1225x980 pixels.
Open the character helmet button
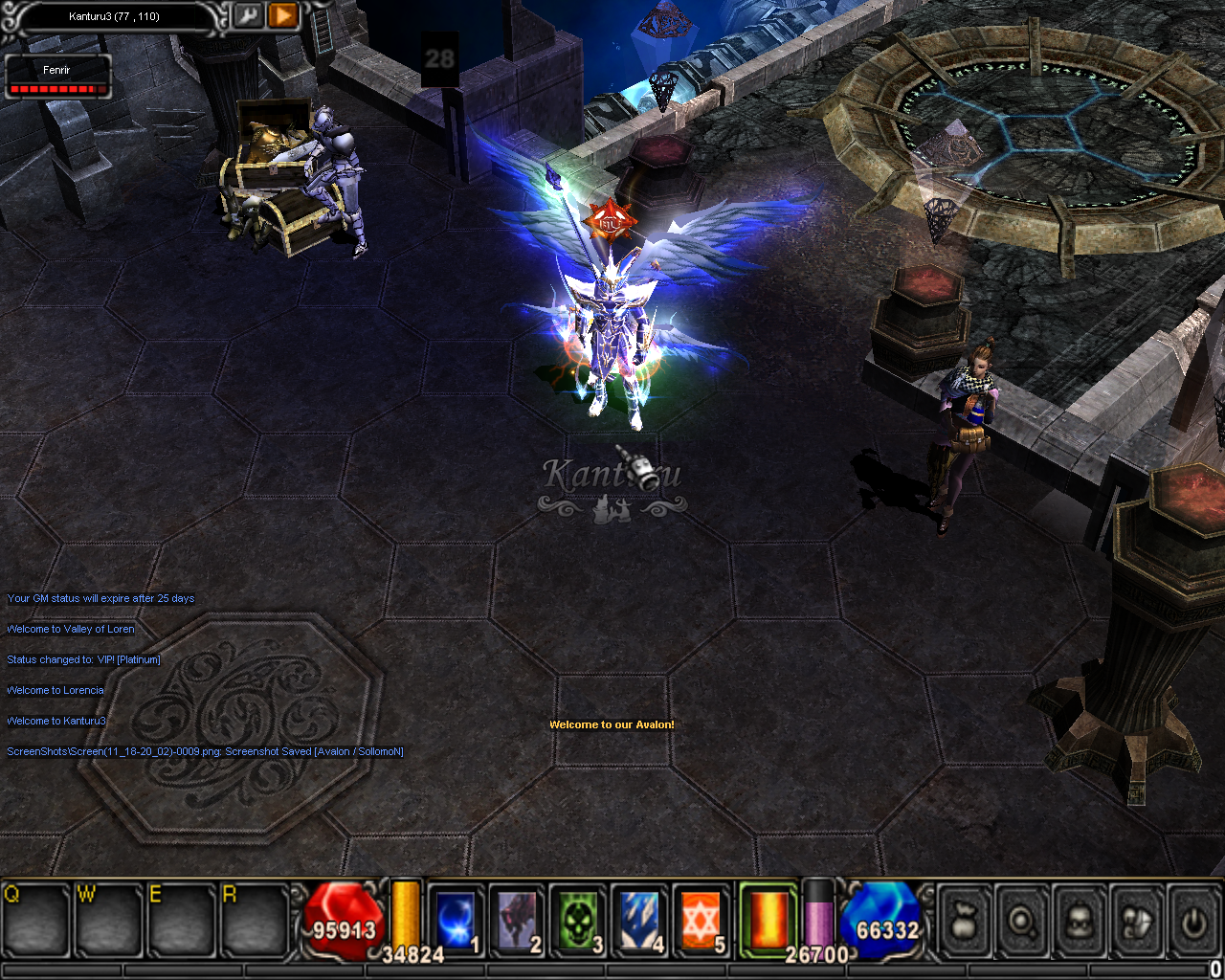click(x=1080, y=922)
